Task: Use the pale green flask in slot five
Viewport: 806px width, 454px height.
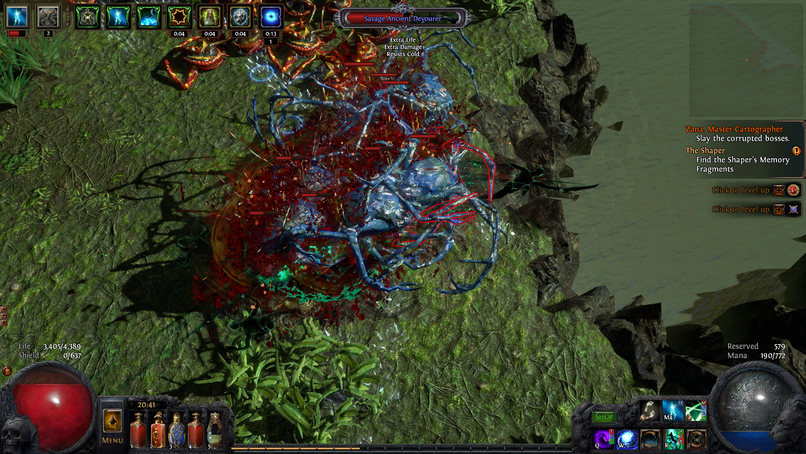Action: [214, 431]
